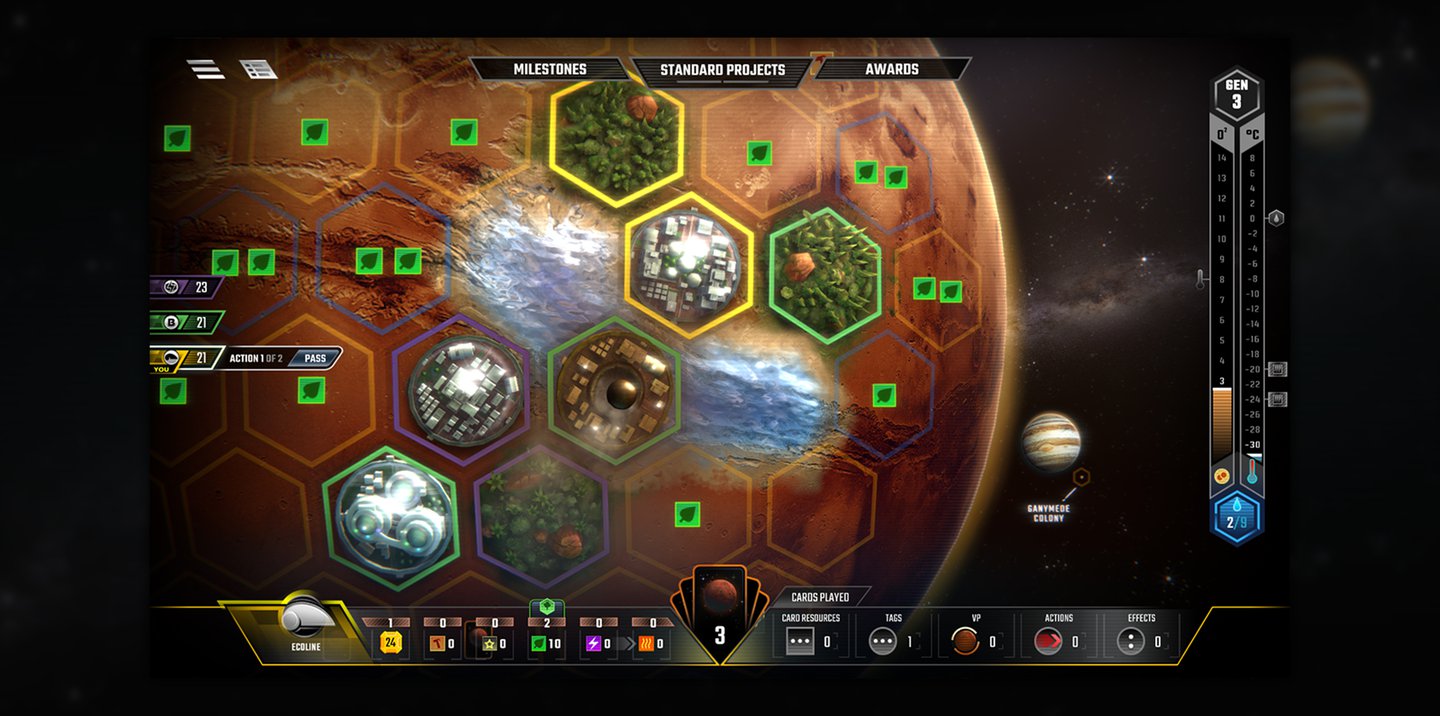1440x716 pixels.
Task: View played cards with Actions
Action: tap(1047, 641)
